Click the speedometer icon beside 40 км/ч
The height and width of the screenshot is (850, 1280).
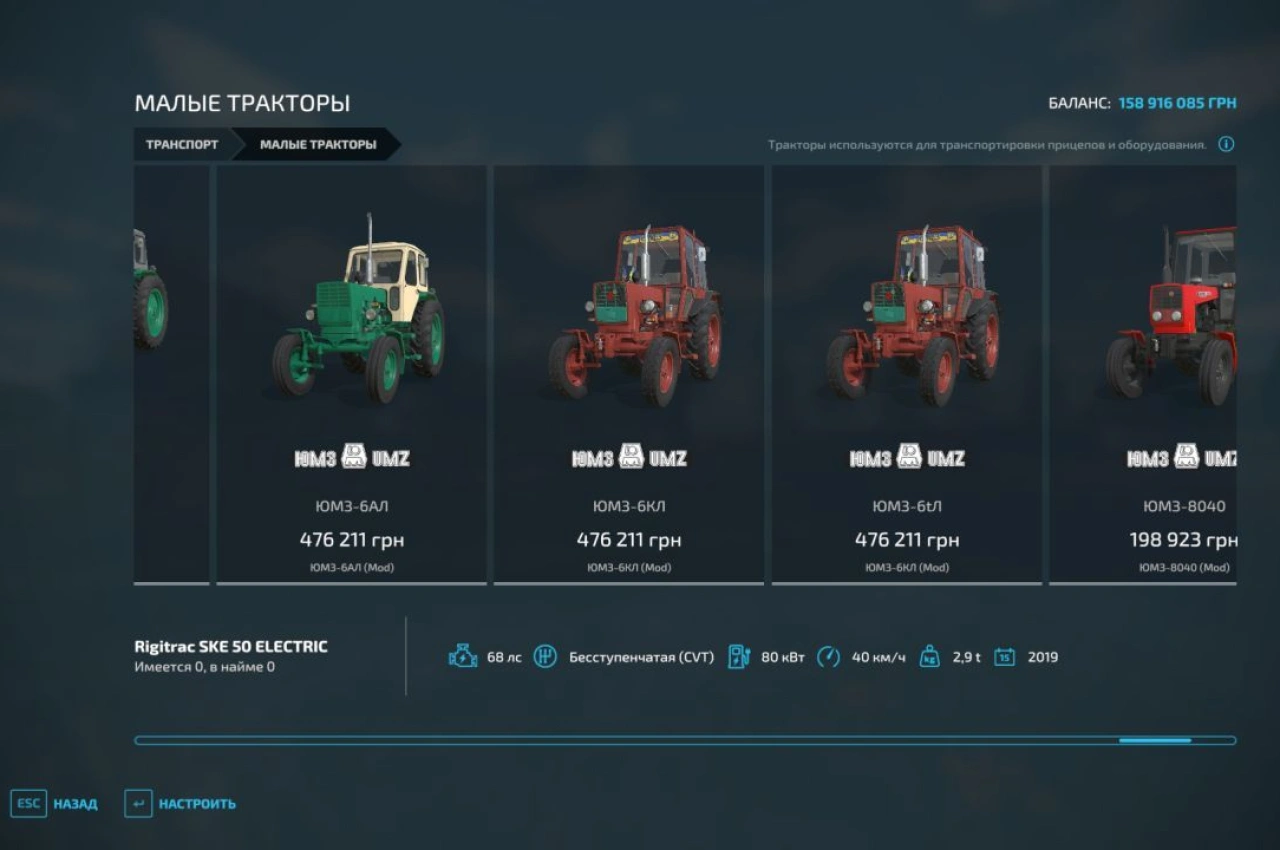[x=827, y=657]
